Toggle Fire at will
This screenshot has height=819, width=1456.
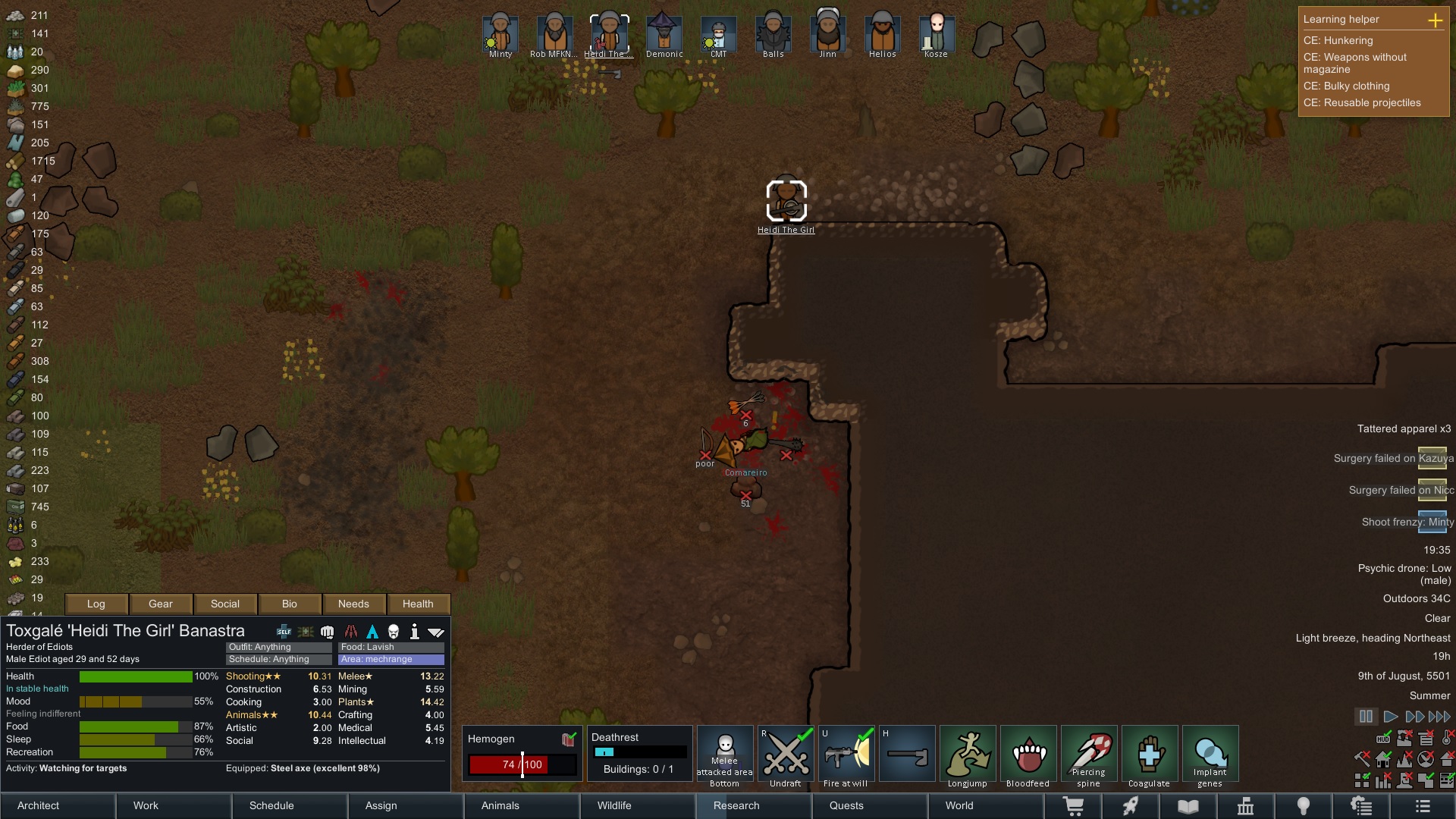846,754
